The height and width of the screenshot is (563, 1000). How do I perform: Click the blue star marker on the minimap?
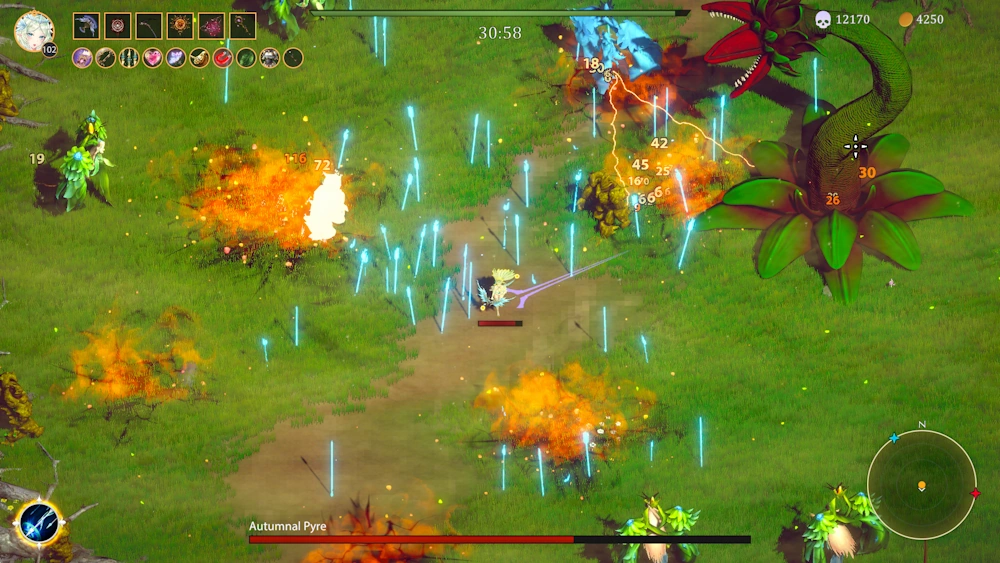click(x=893, y=438)
